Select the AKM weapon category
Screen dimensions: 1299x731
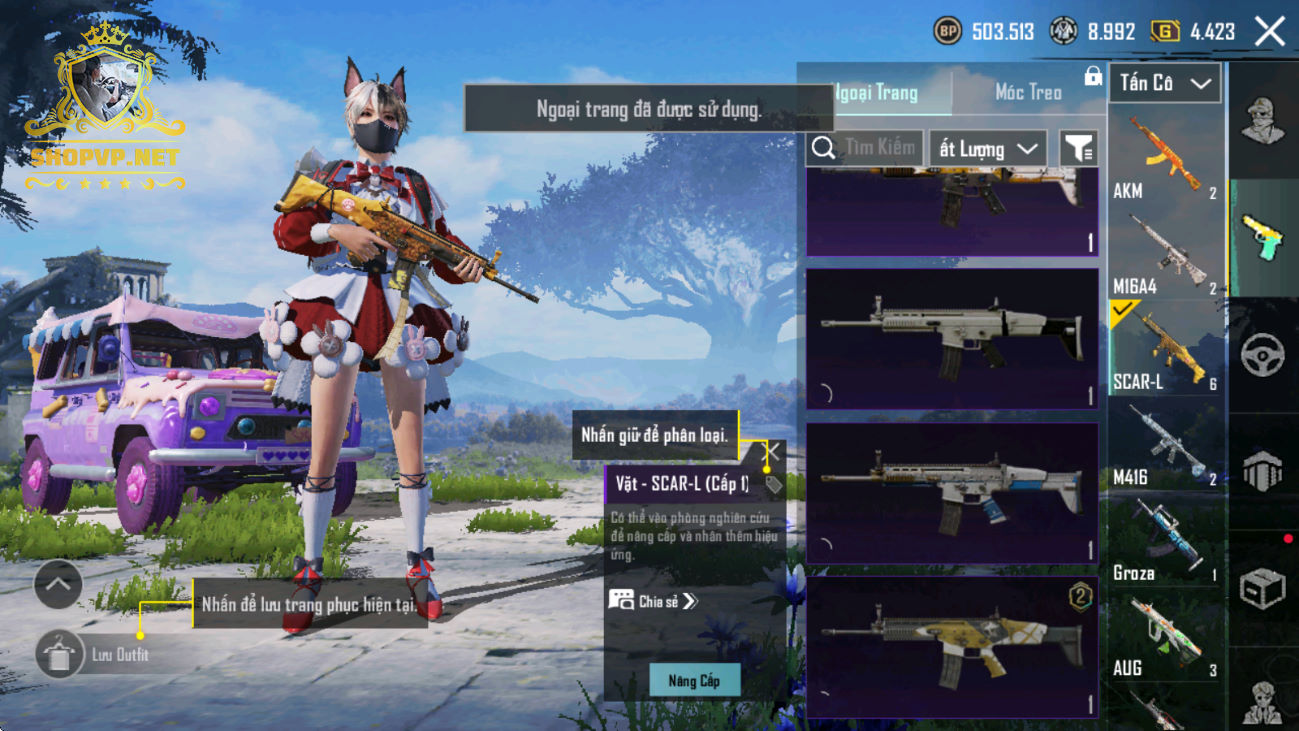[x=1166, y=157]
